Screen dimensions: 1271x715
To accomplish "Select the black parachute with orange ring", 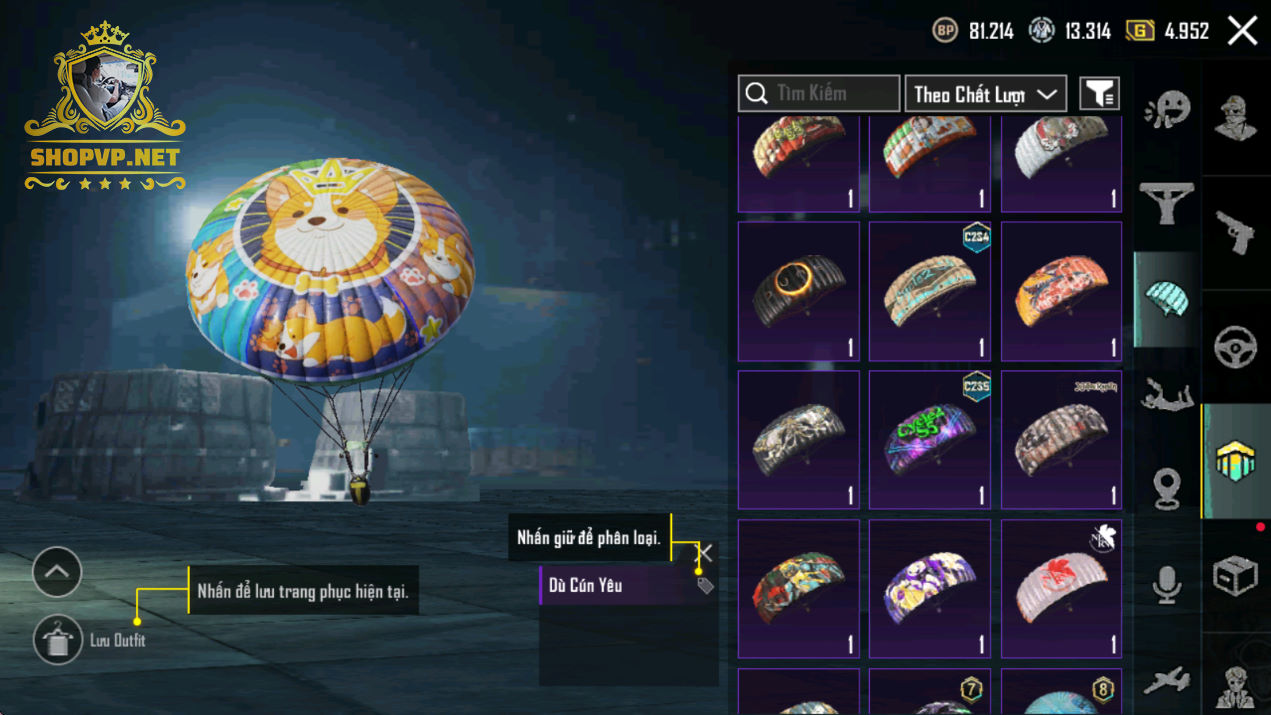I will coord(799,291).
